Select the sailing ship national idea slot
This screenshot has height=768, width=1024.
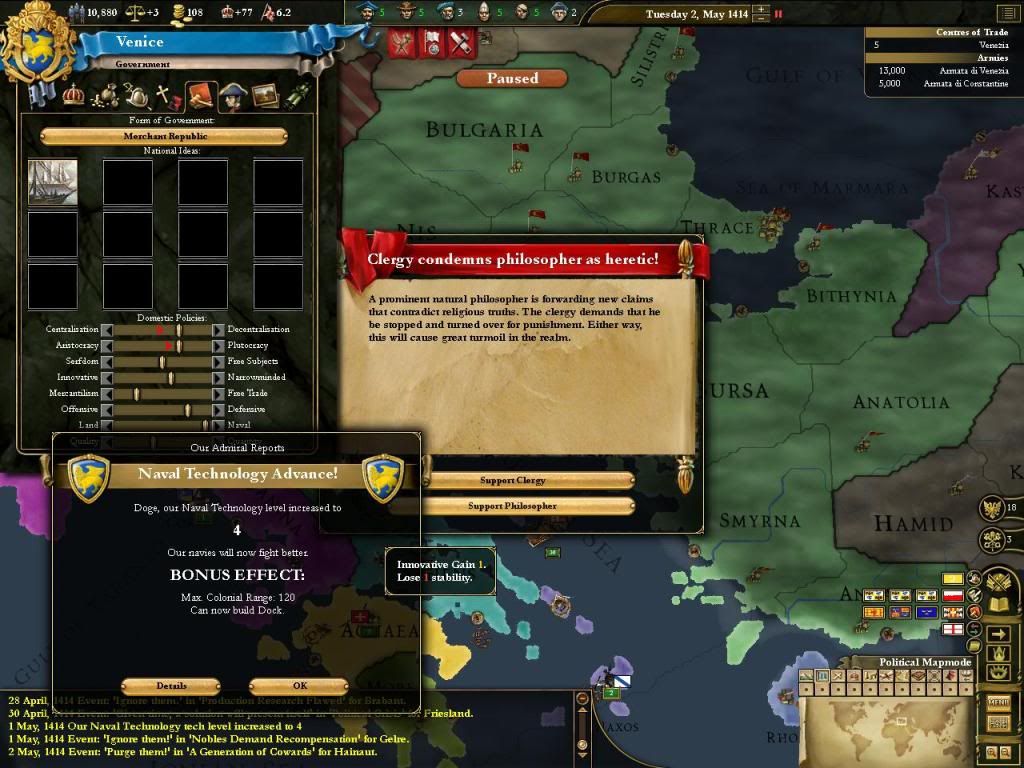(53, 183)
